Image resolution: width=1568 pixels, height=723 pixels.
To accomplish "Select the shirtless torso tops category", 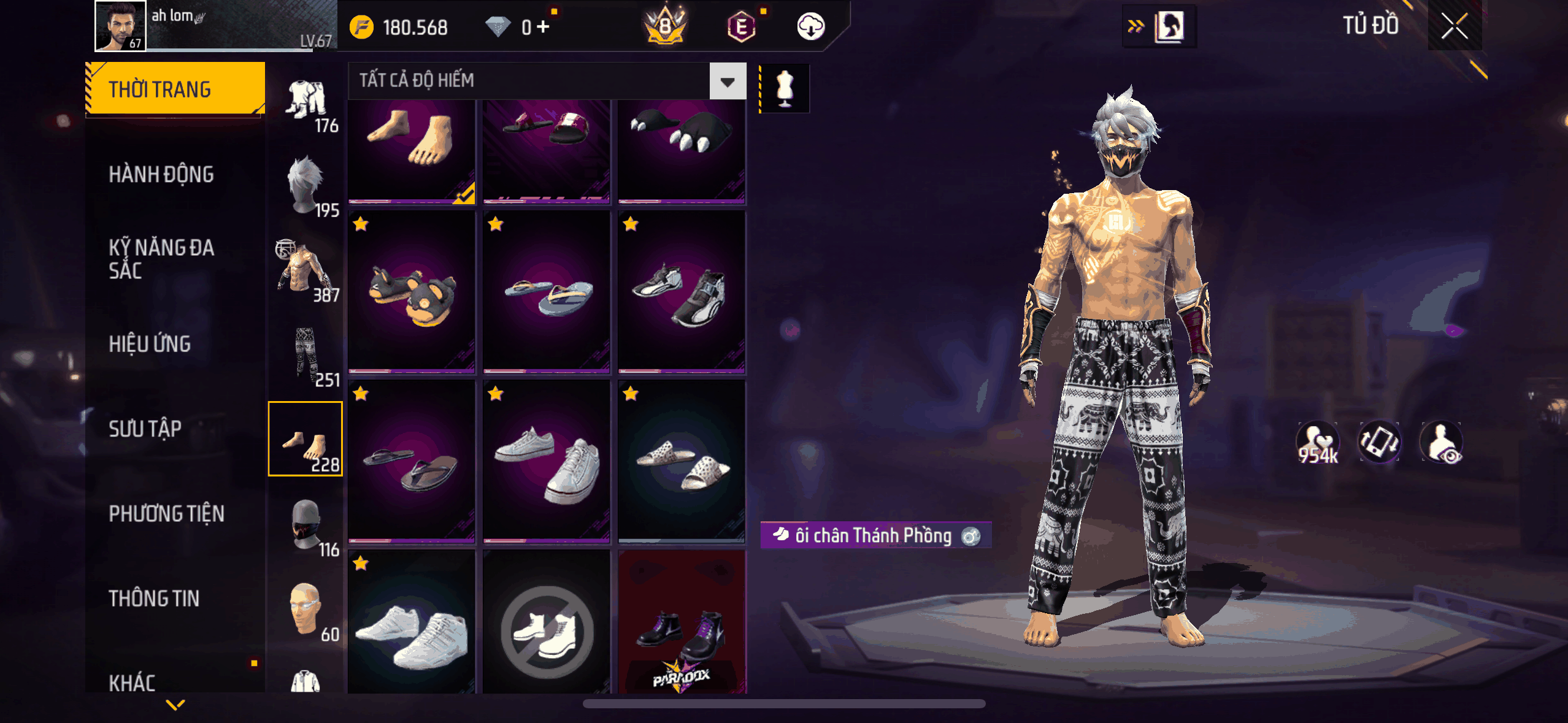I will 306,270.
